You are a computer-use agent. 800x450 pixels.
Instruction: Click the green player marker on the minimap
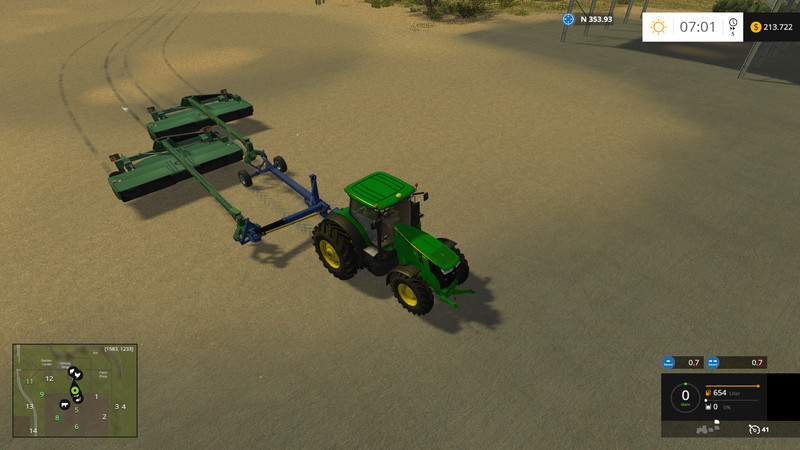[74, 390]
